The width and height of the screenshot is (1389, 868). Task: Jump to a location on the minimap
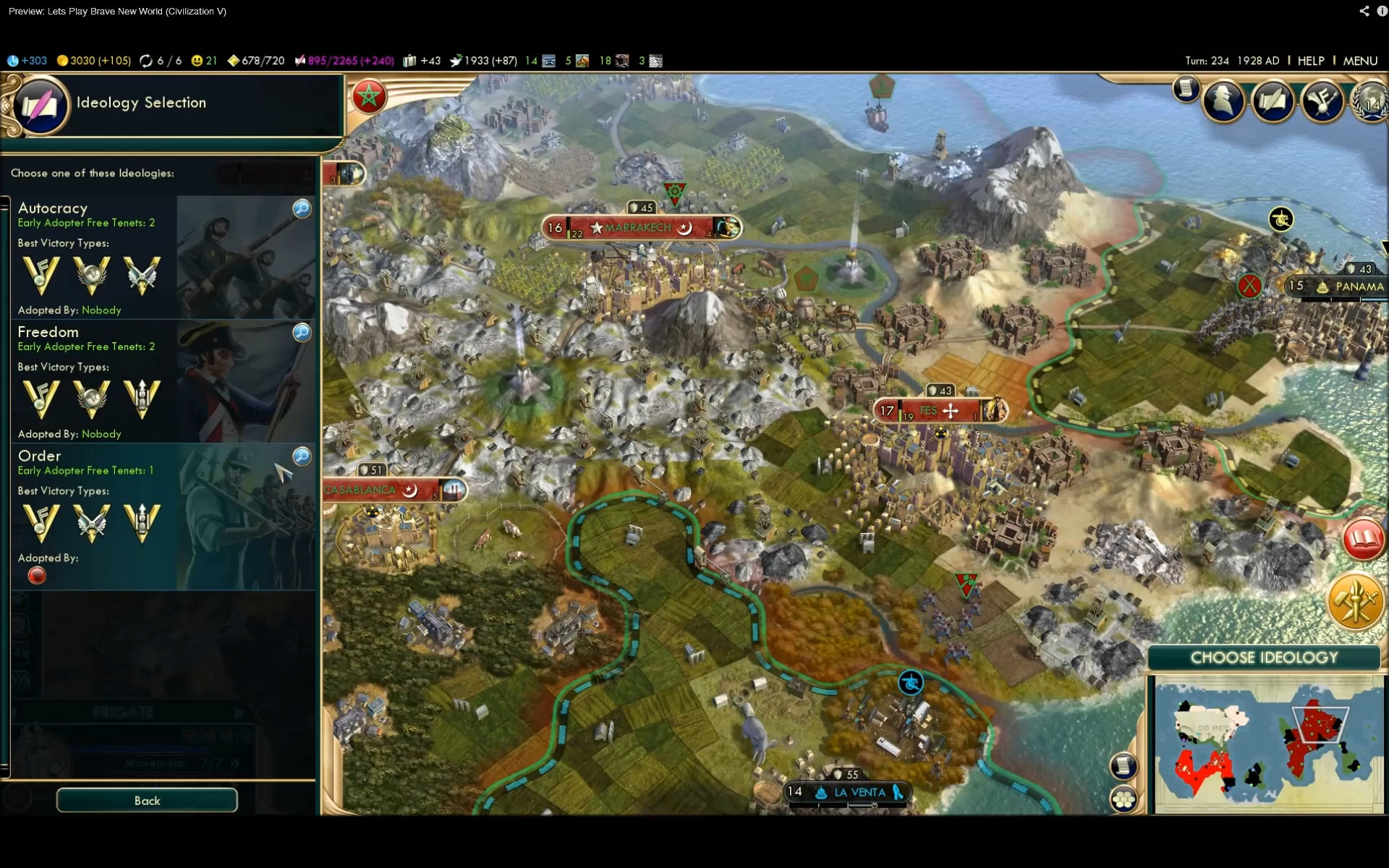[x=1266, y=745]
